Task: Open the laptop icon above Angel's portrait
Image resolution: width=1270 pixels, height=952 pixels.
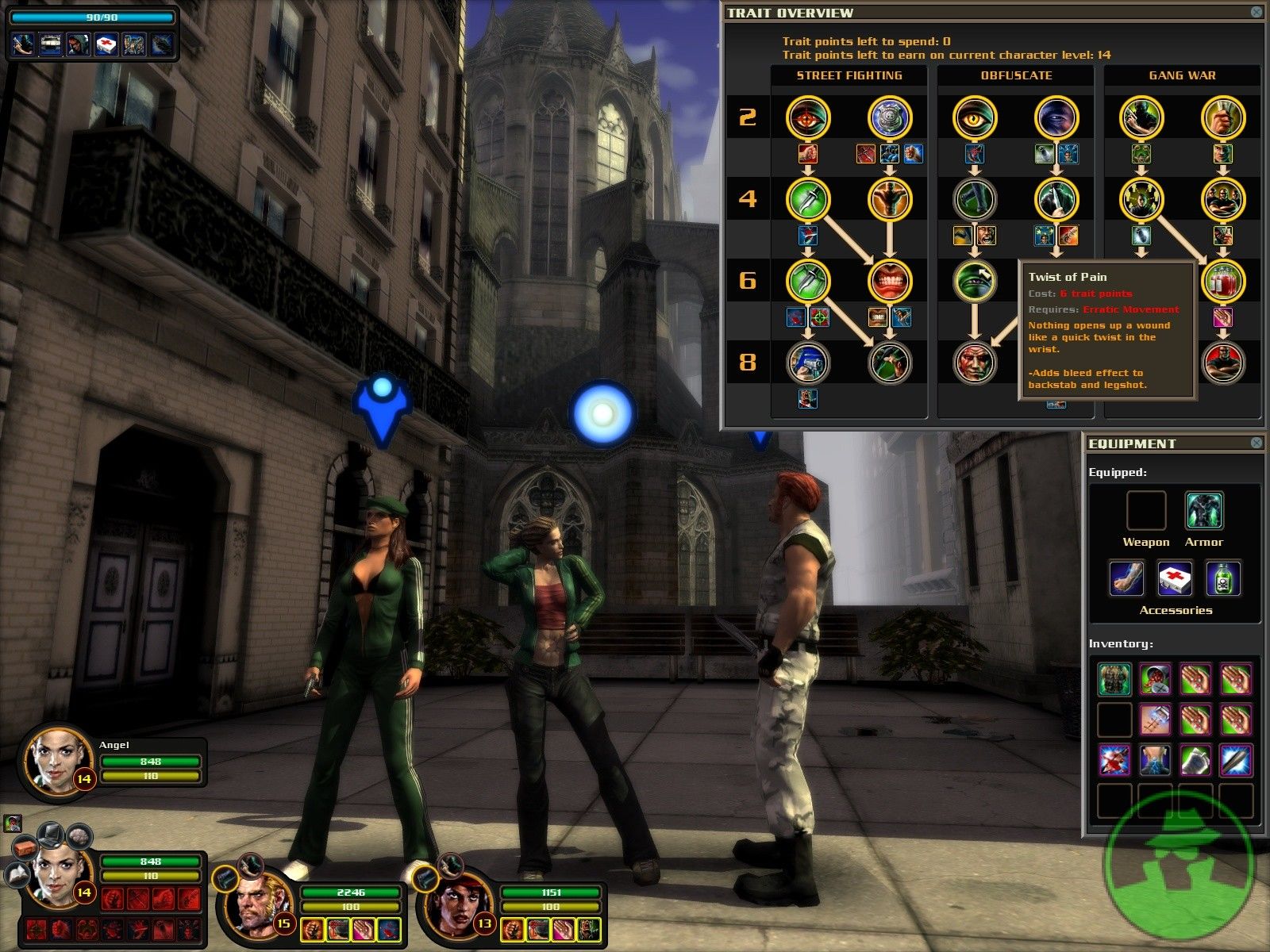Action: (50, 833)
